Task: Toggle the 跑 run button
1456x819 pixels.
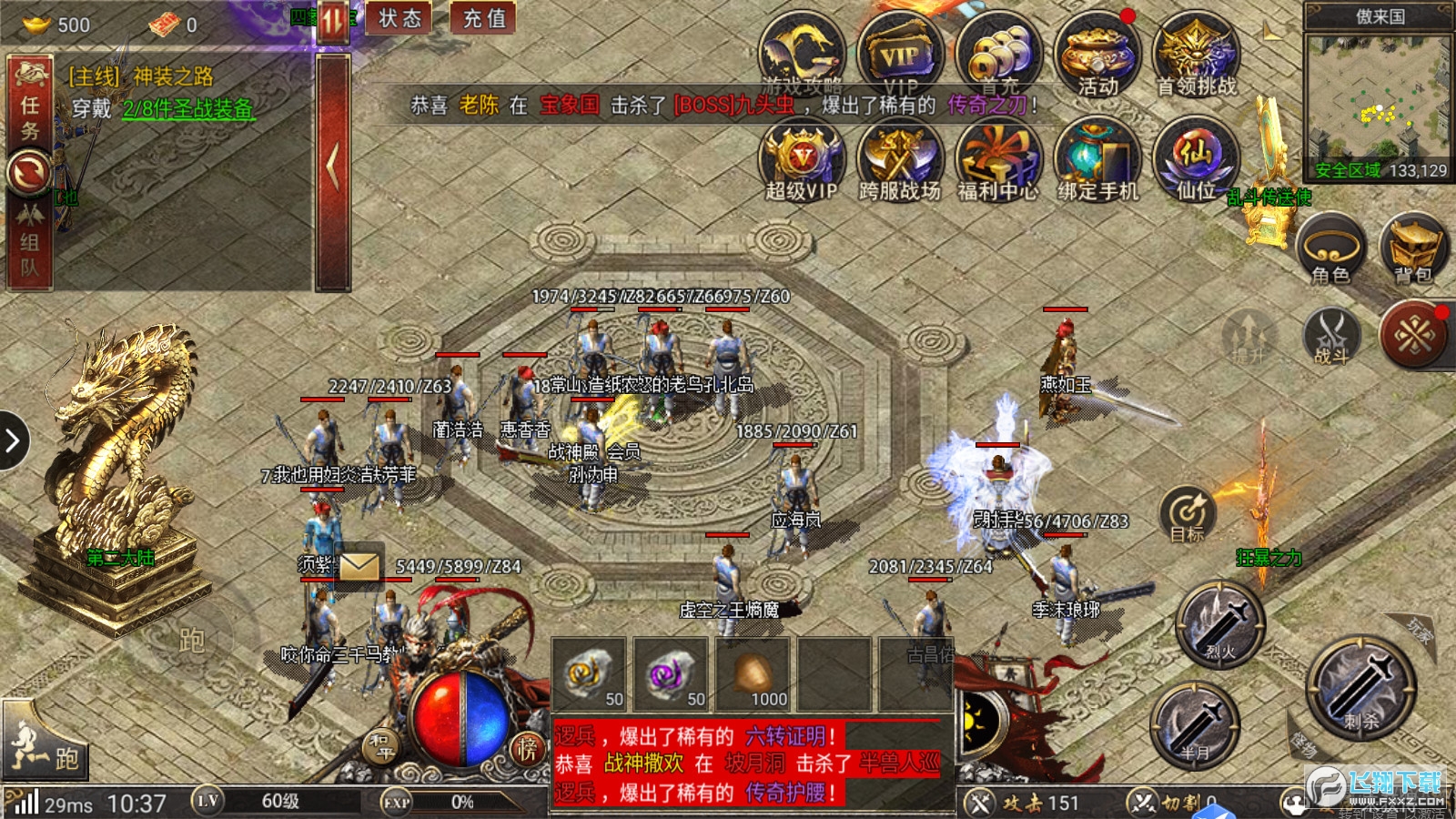Action: [x=45, y=748]
